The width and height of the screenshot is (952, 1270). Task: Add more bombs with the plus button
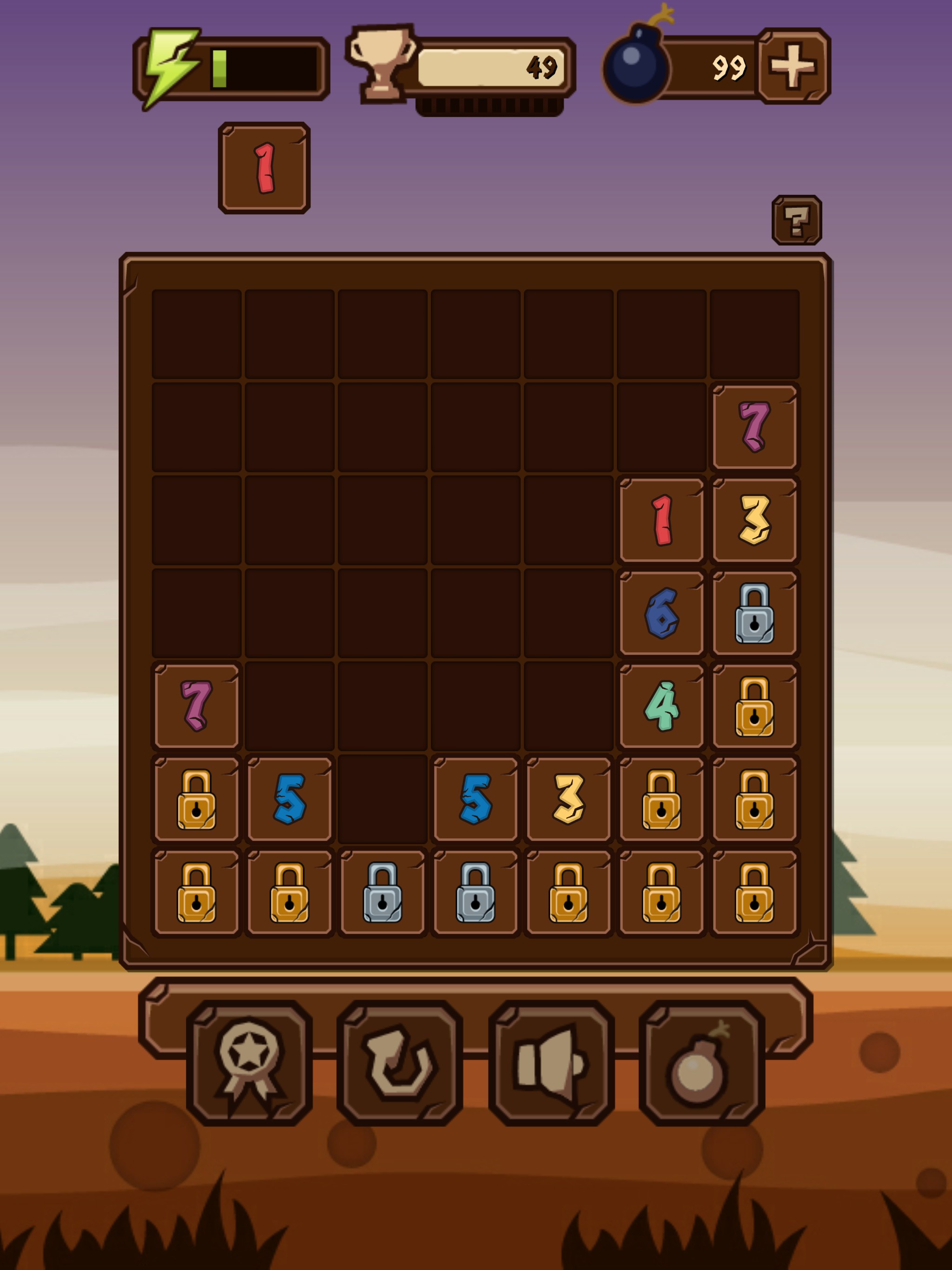click(793, 66)
